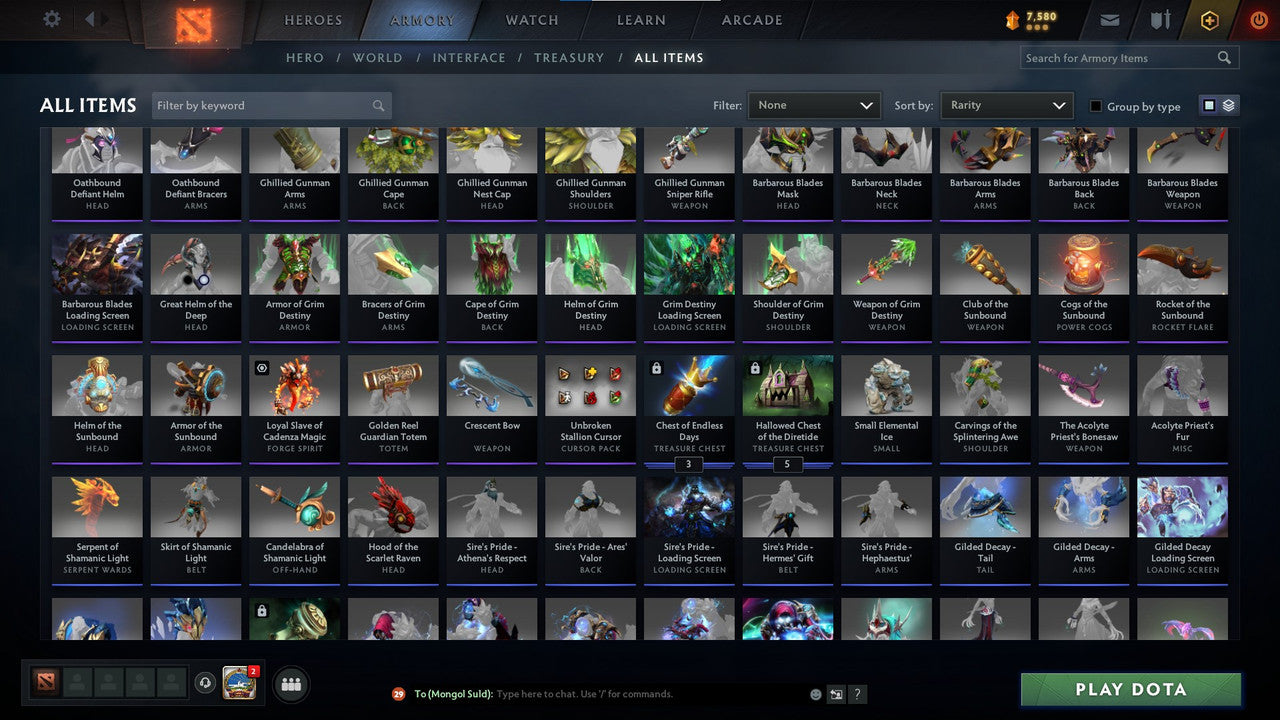Open chat help with the question mark icon
Image resolution: width=1280 pixels, height=720 pixels.
pyautogui.click(x=857, y=693)
